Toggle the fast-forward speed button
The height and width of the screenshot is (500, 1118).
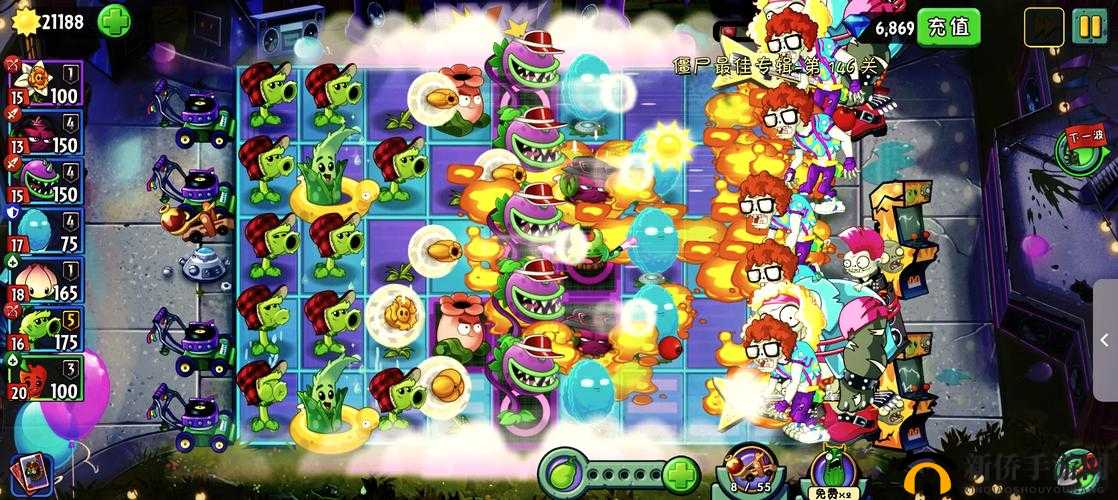pos(1044,26)
